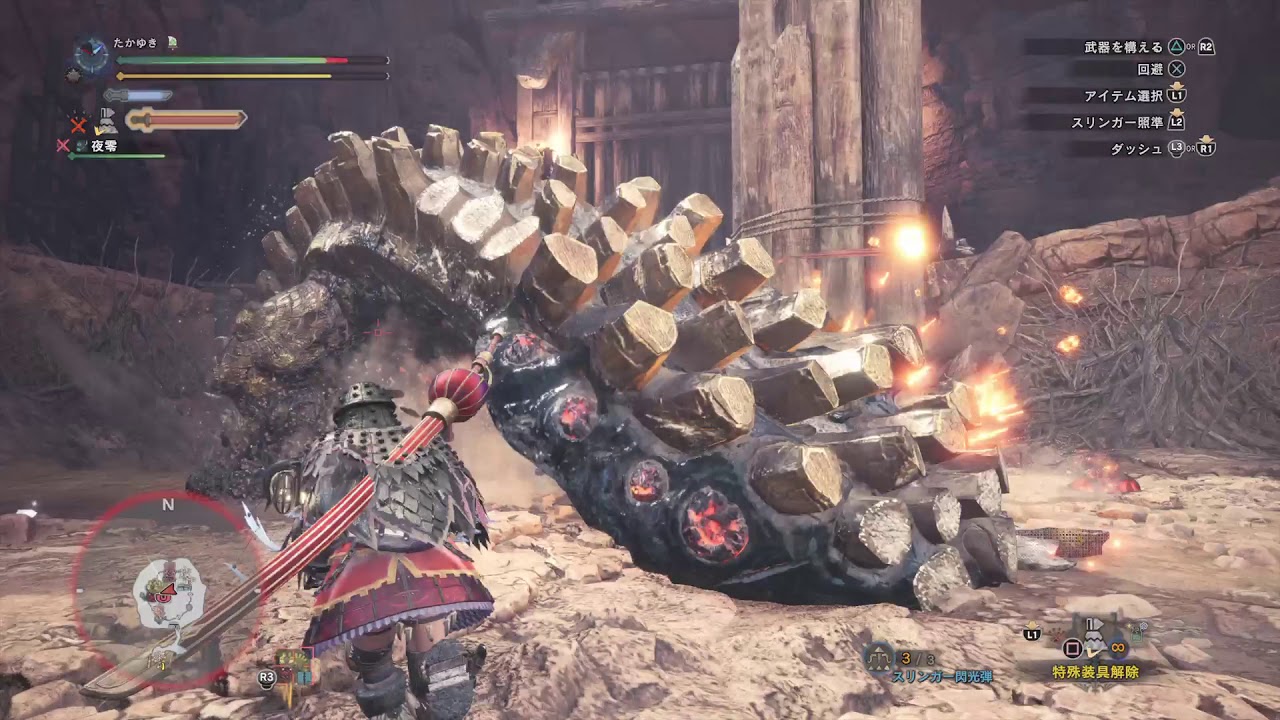Click the chevron arrow at the health bar end
Viewport: 1280px width, 720px height.
(x=386, y=60)
